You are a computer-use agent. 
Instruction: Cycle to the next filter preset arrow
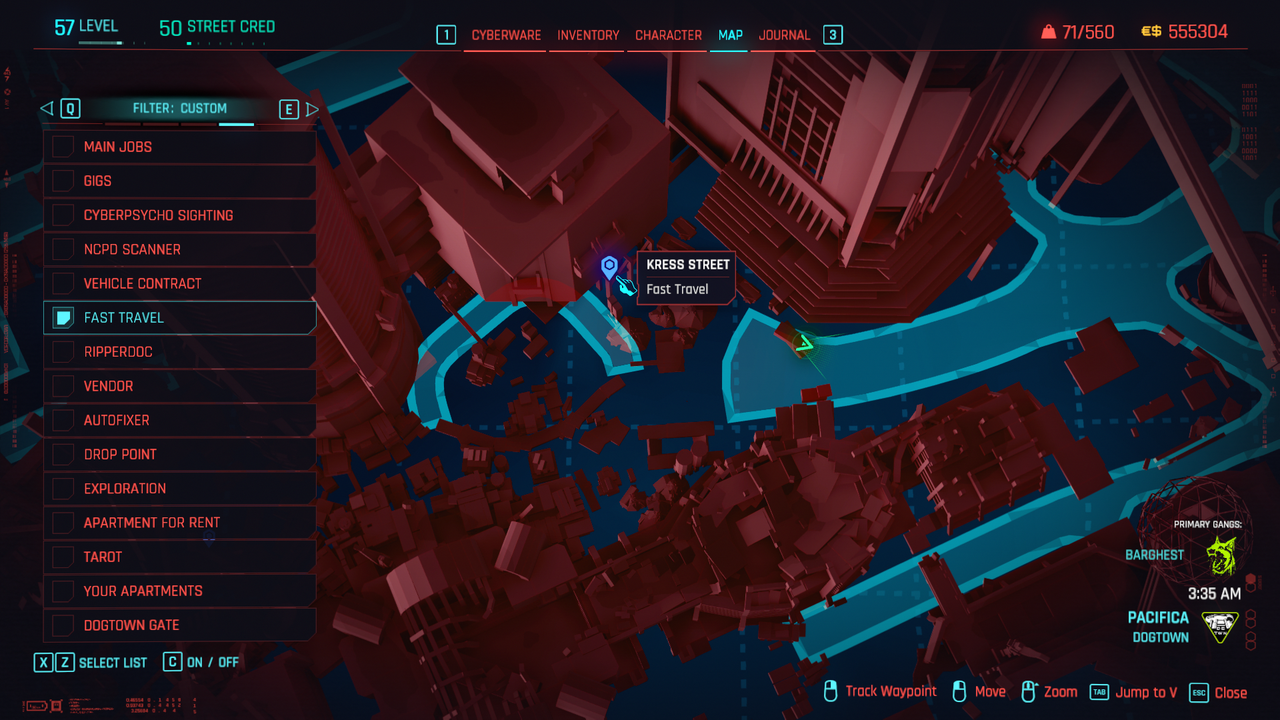coord(312,108)
